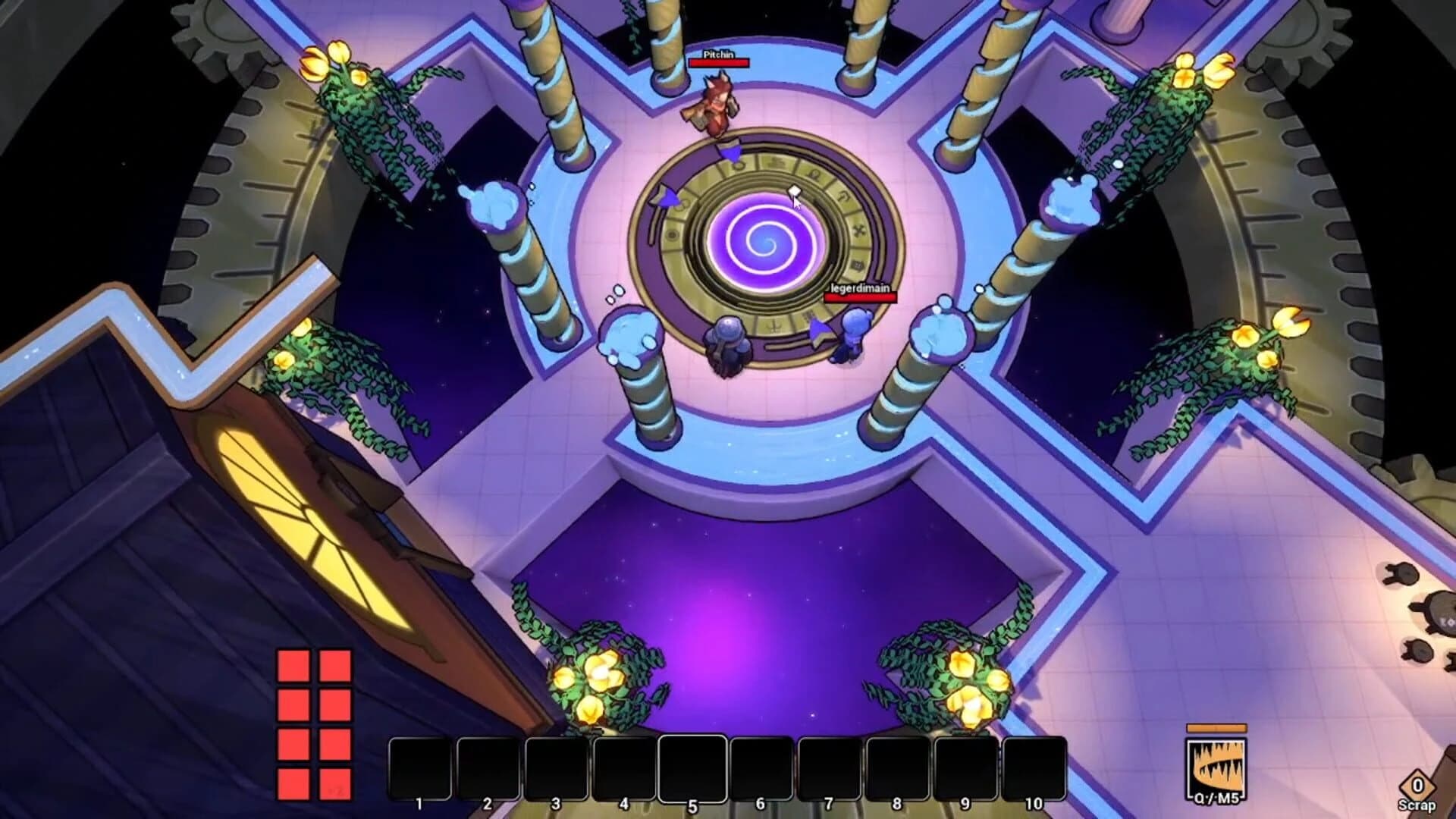
Task: Click the crossed-tools symbol on the portal ring
Action: tap(858, 228)
